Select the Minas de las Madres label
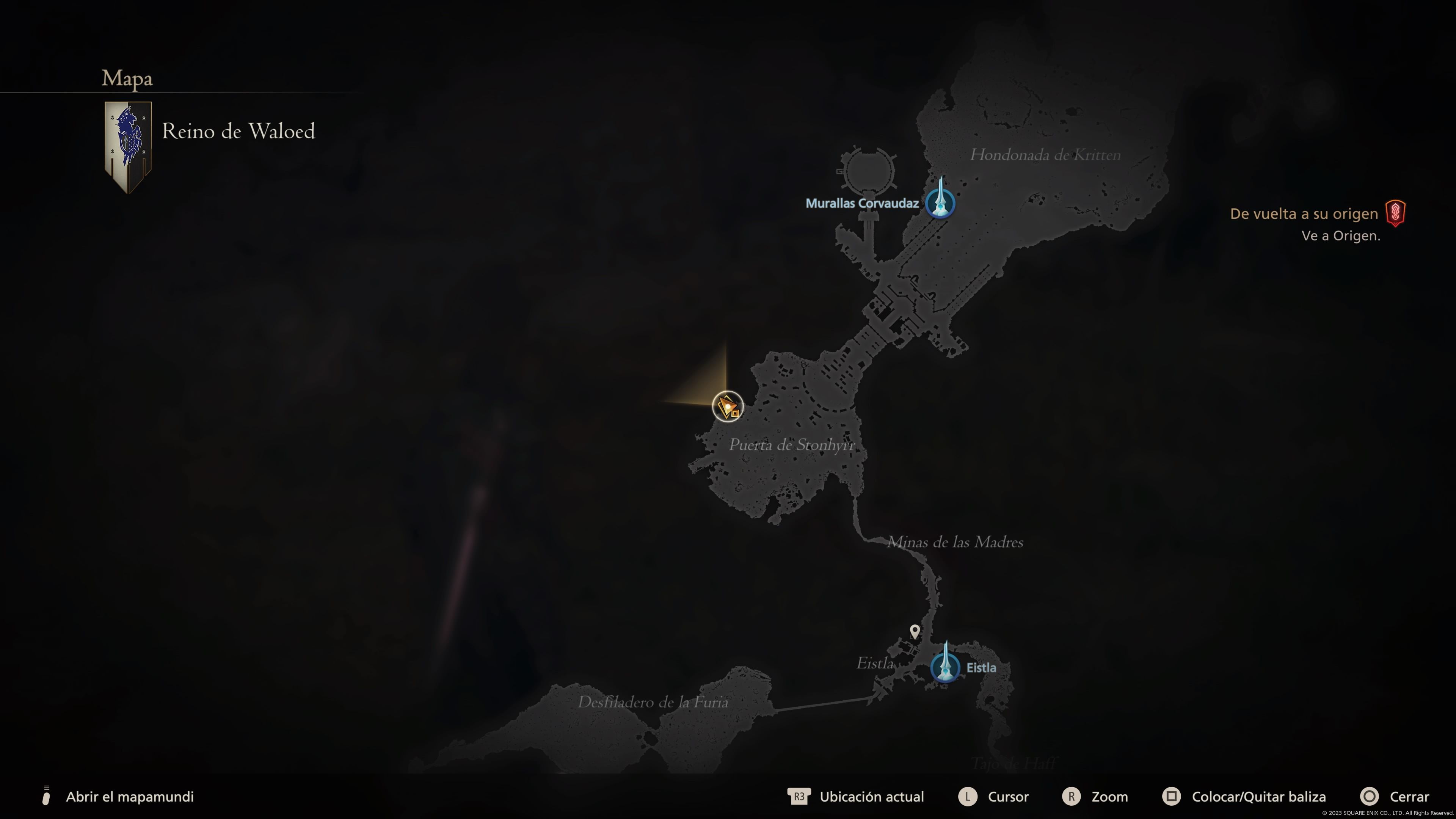Viewport: 1456px width, 819px height. 955,543
